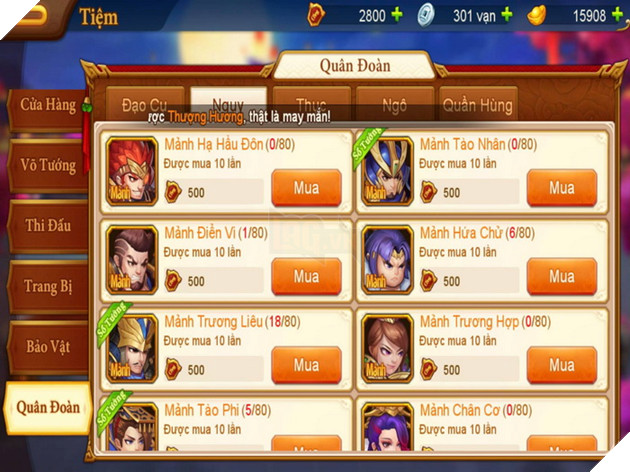Add gold ingots with the plus button
The height and width of the screenshot is (472, 630).
pyautogui.click(x=616, y=15)
